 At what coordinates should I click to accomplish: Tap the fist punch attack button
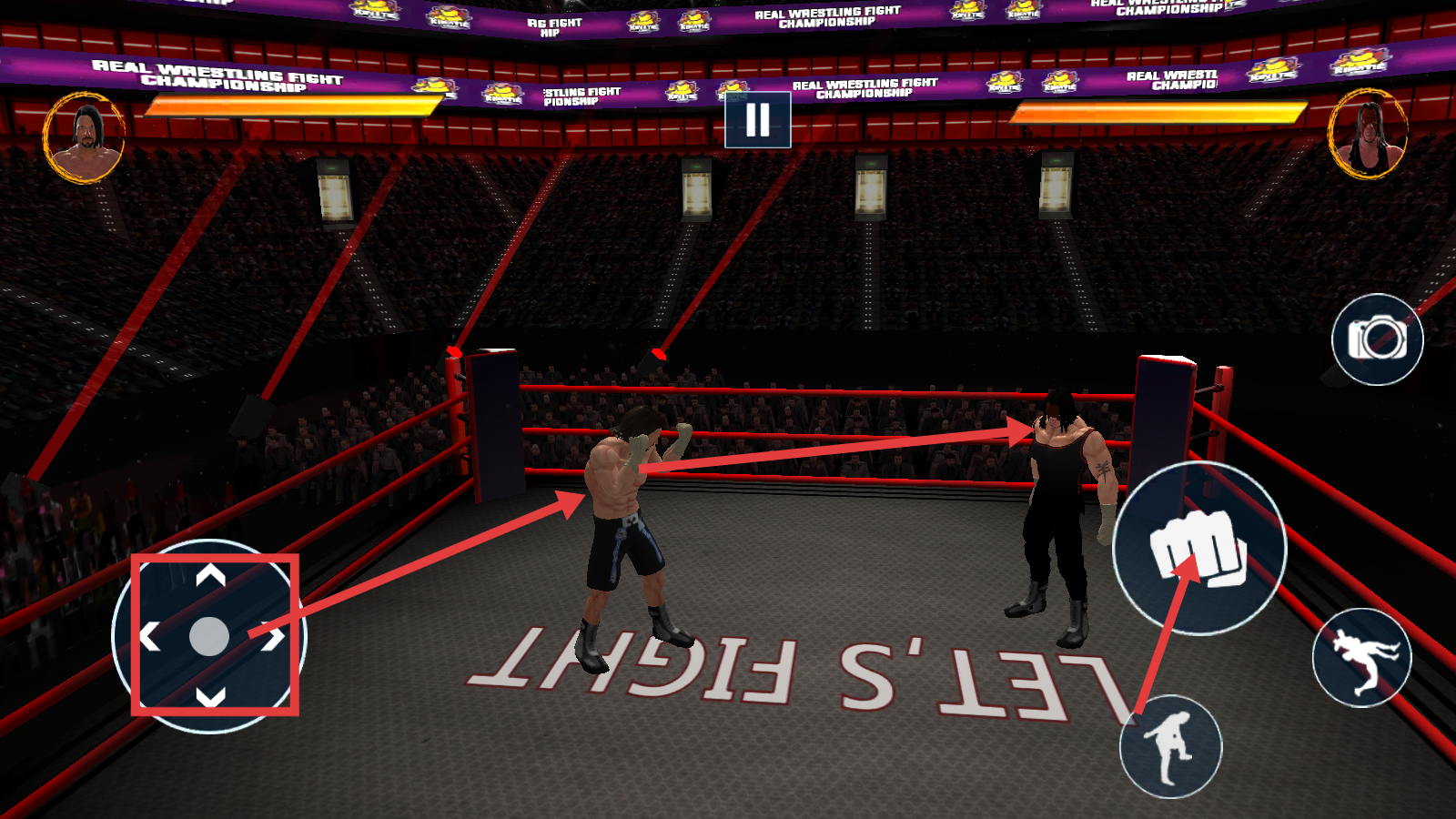1198,548
